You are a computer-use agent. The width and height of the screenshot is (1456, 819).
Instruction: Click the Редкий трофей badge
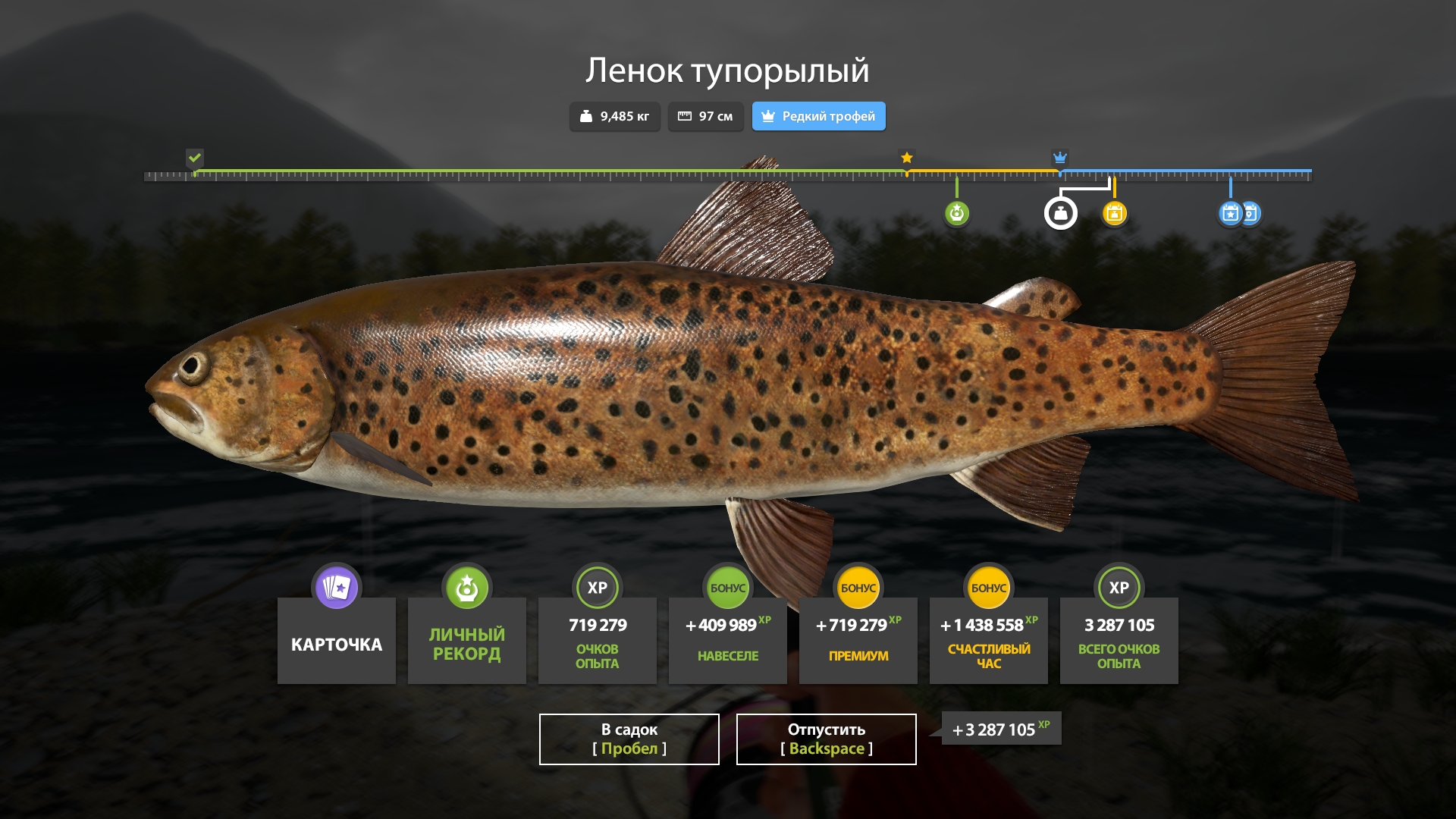pyautogui.click(x=818, y=116)
